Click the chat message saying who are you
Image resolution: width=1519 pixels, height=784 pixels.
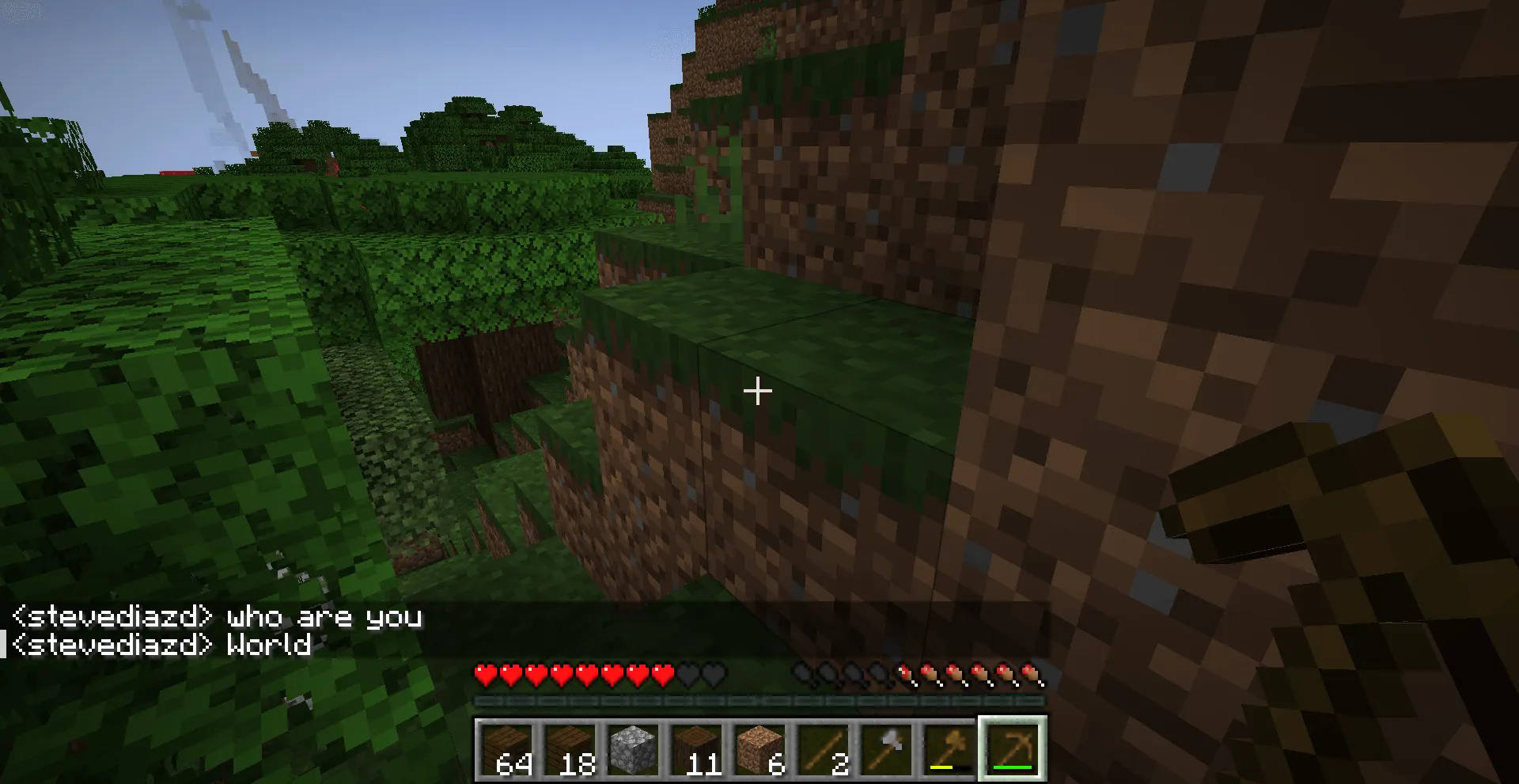coord(323,618)
